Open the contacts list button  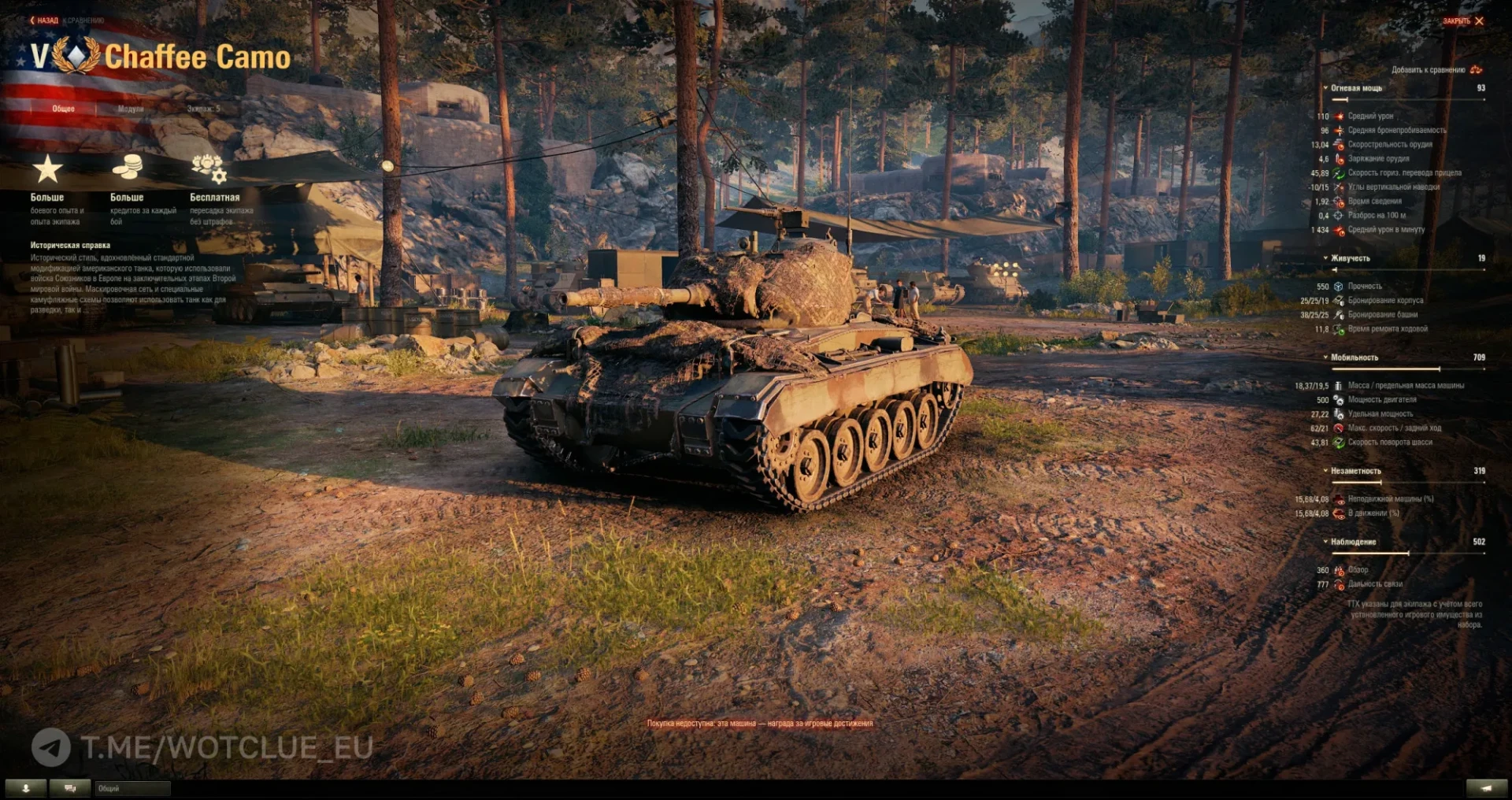[x=26, y=788]
